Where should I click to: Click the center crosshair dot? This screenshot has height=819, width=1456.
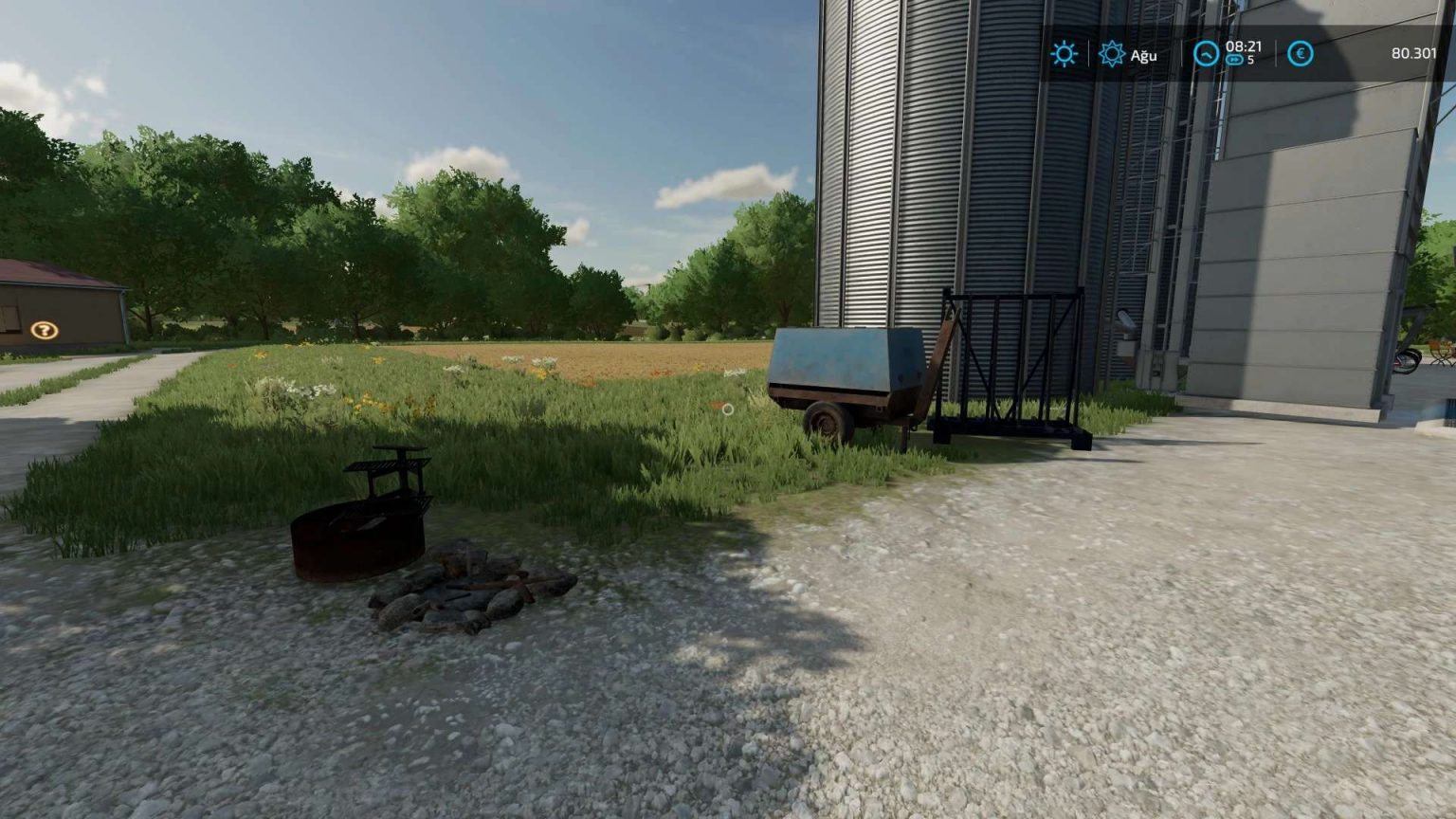pos(727,409)
